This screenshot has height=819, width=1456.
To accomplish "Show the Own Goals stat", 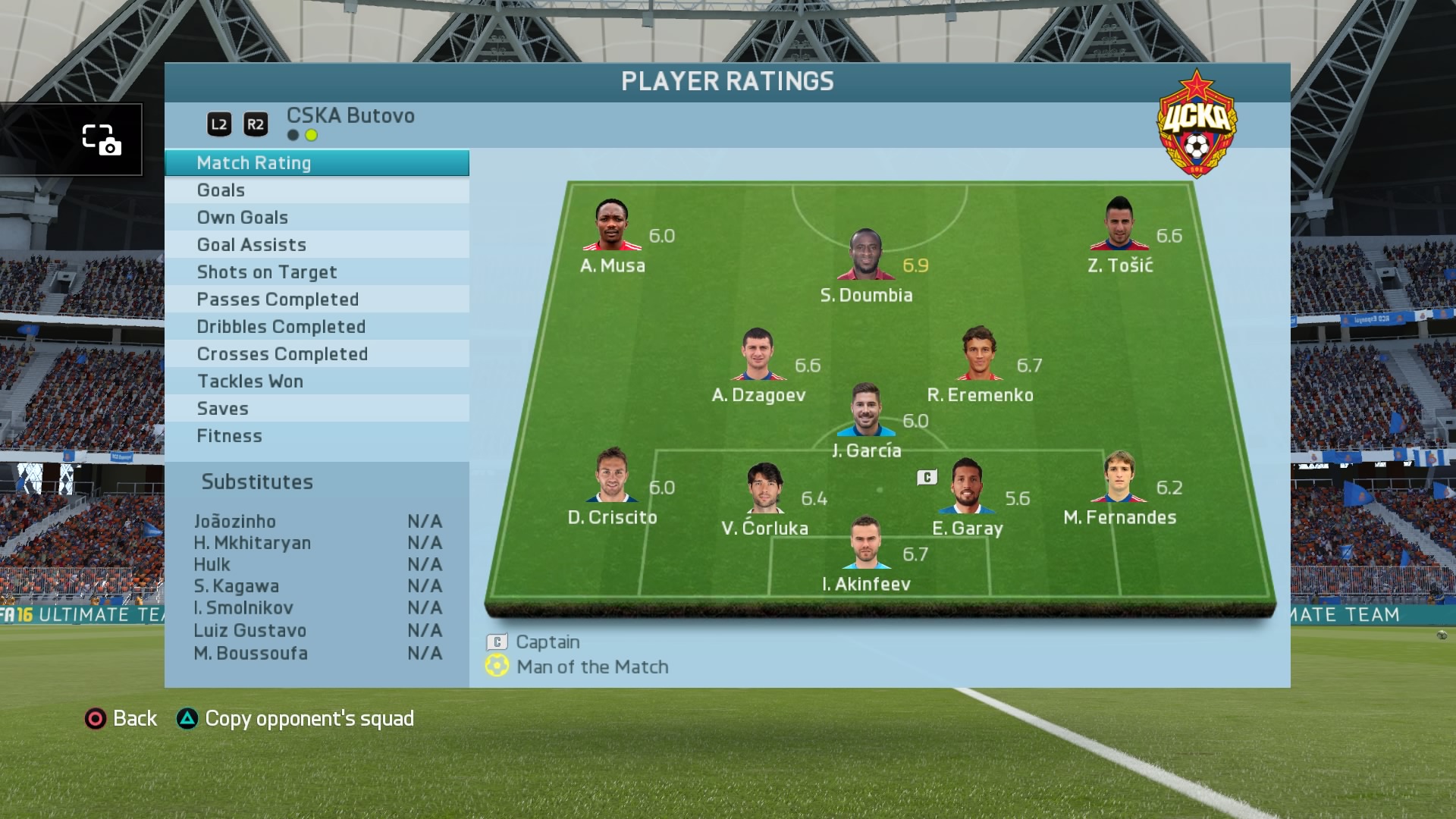I will [316, 218].
